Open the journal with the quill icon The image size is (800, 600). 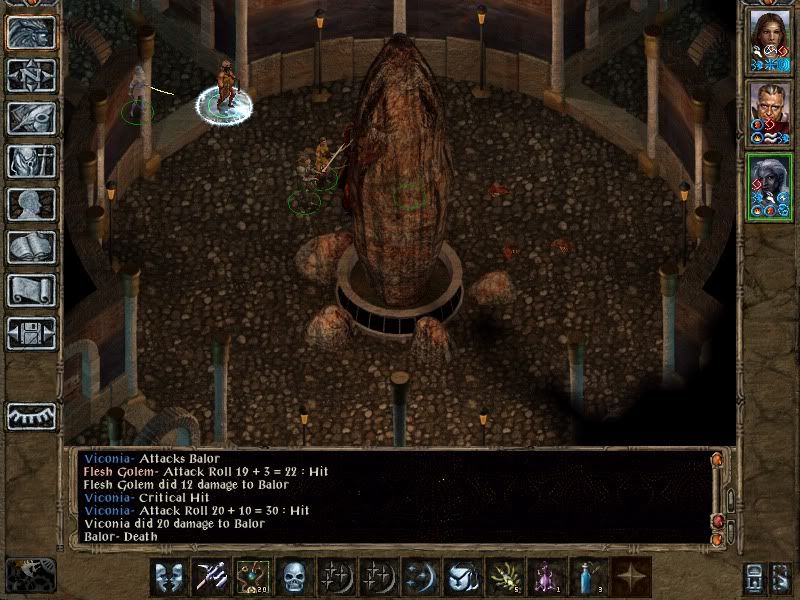pos(31,118)
